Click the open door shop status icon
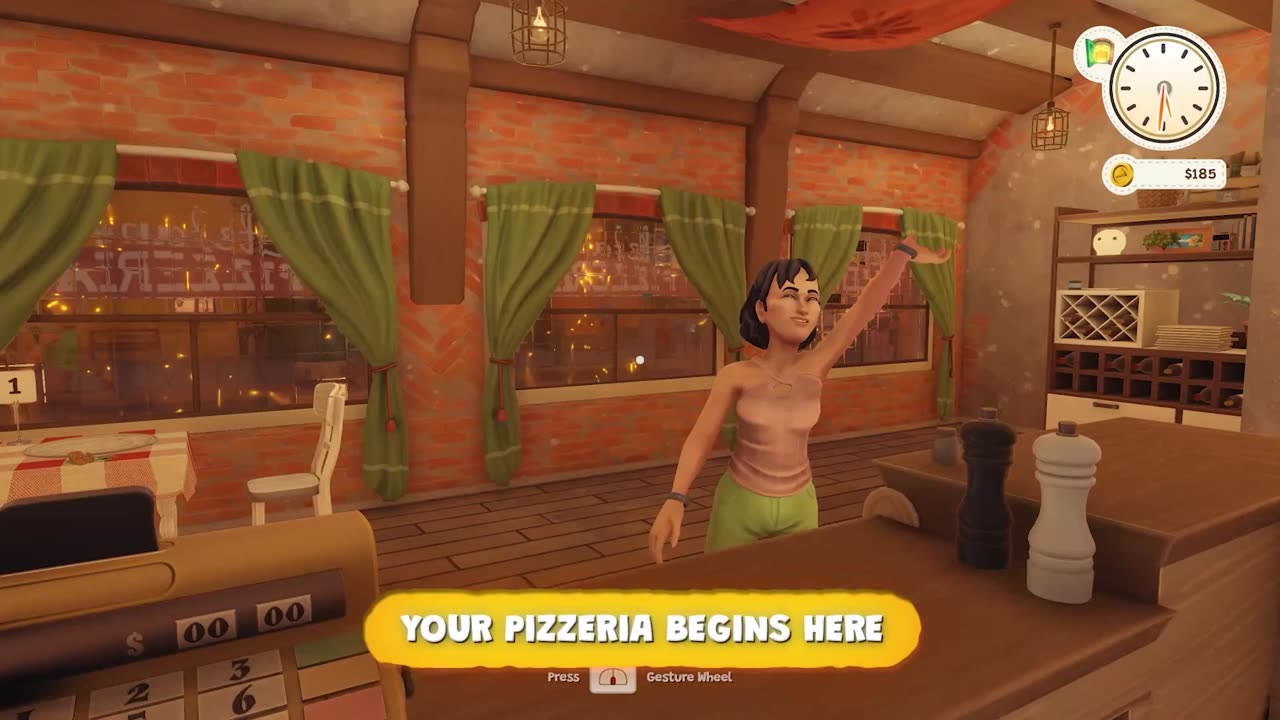This screenshot has width=1280, height=720. pos(1098,50)
